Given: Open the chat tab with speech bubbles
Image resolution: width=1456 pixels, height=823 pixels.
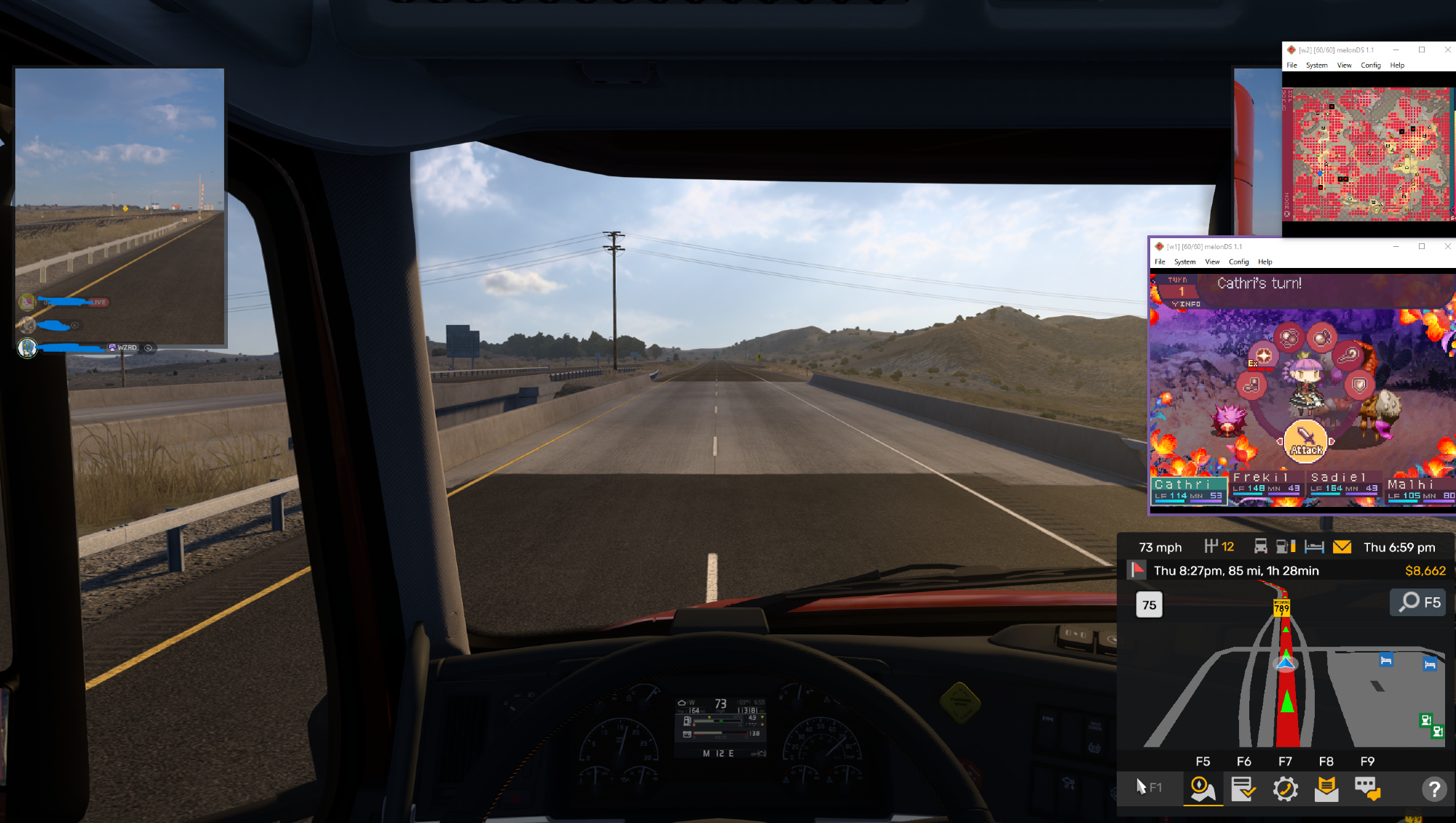Looking at the screenshot, I should point(1367,789).
